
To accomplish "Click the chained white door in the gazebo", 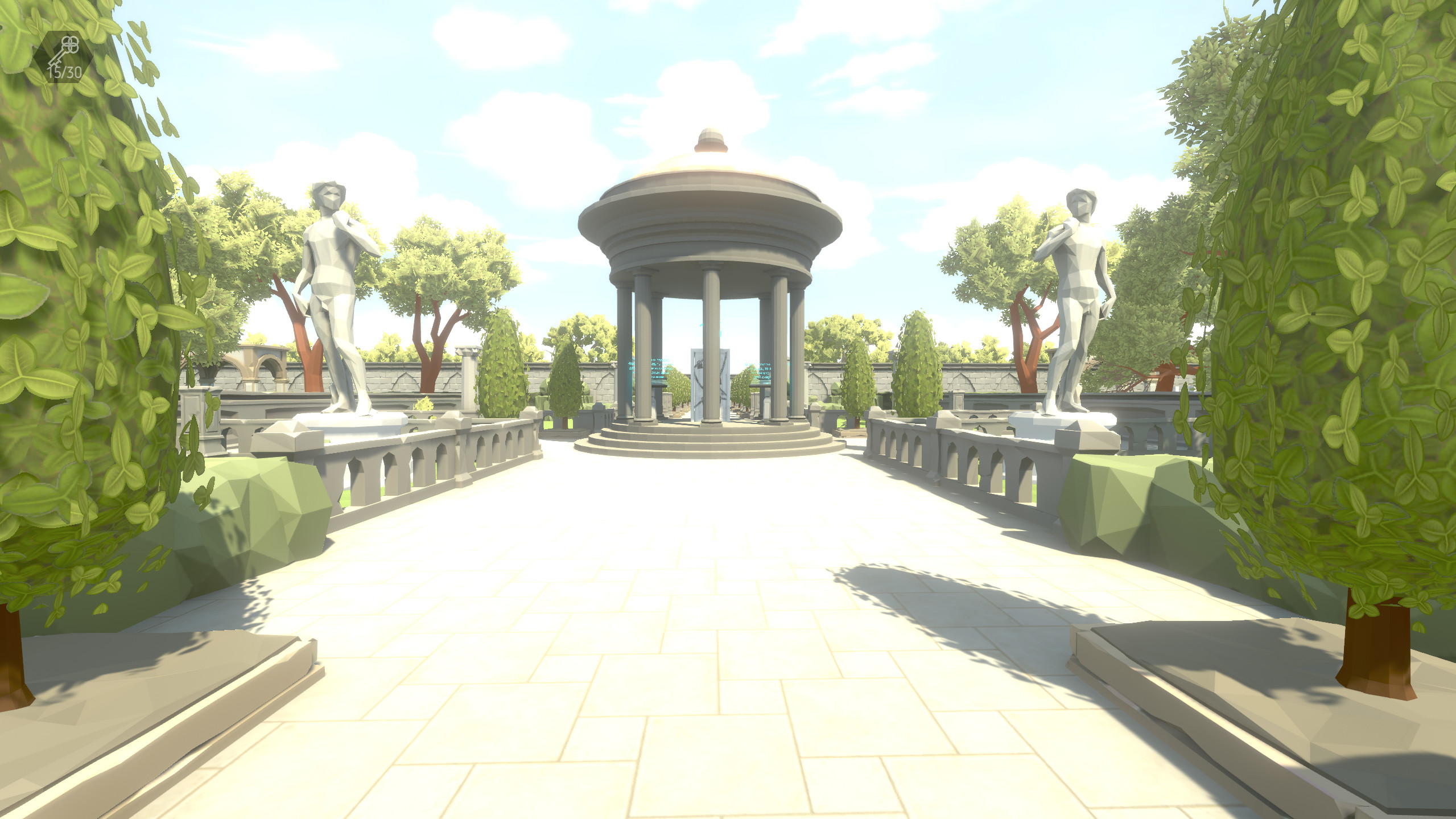I will 697,393.
